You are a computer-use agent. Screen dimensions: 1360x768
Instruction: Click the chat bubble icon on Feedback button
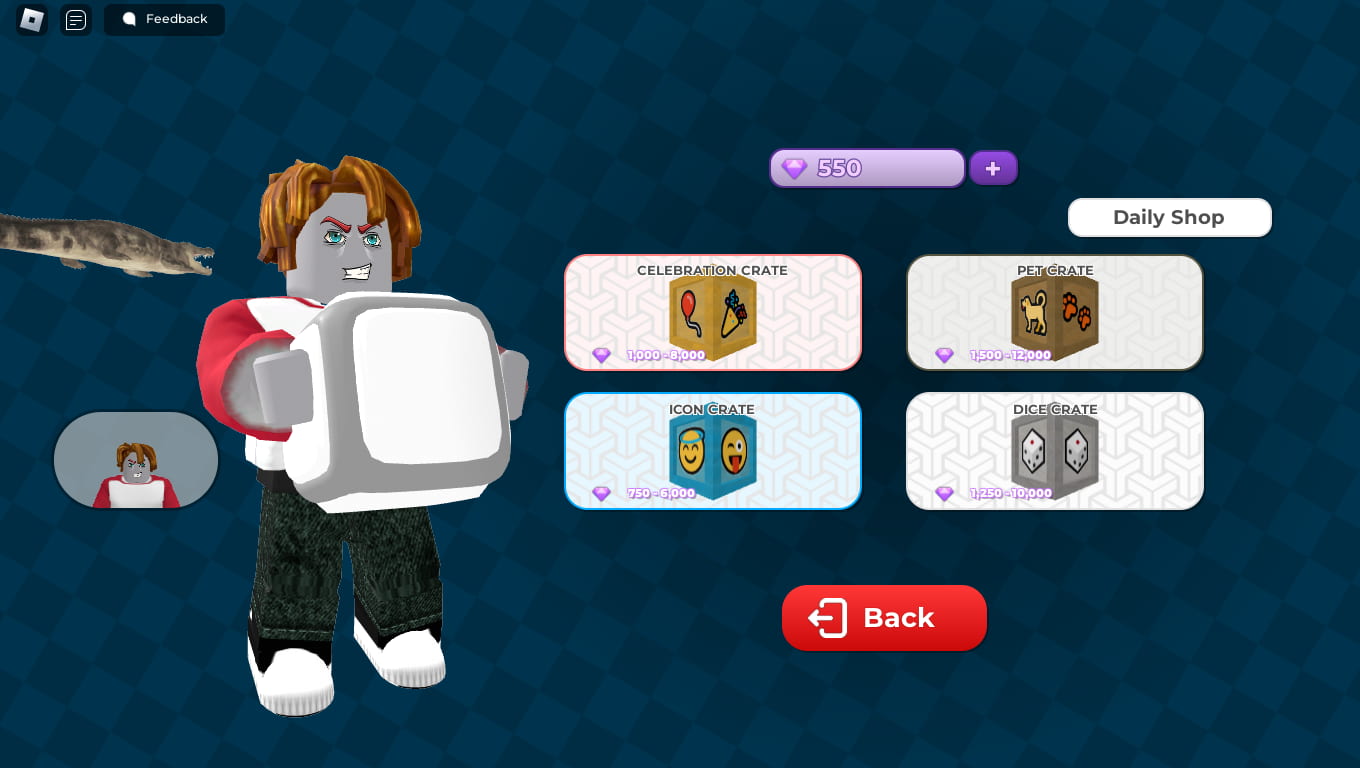pos(129,19)
